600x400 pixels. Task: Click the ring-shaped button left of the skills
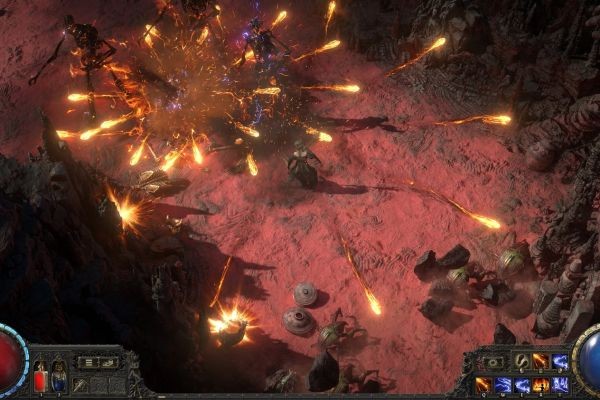[493, 362]
